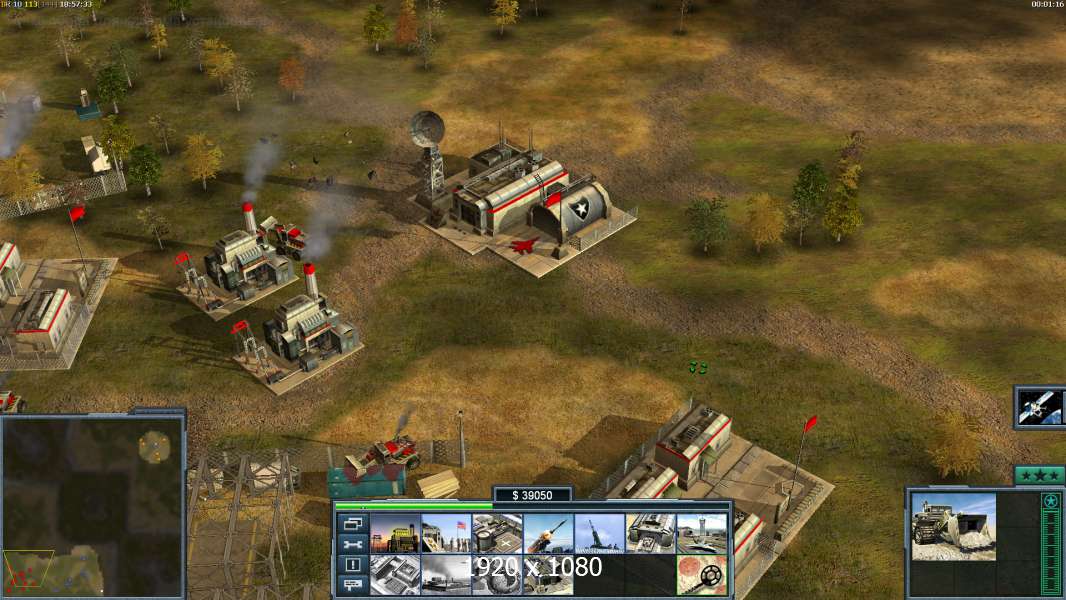Choose the grey strategy center build icon
This screenshot has height=600, width=1066.
[x=395, y=575]
